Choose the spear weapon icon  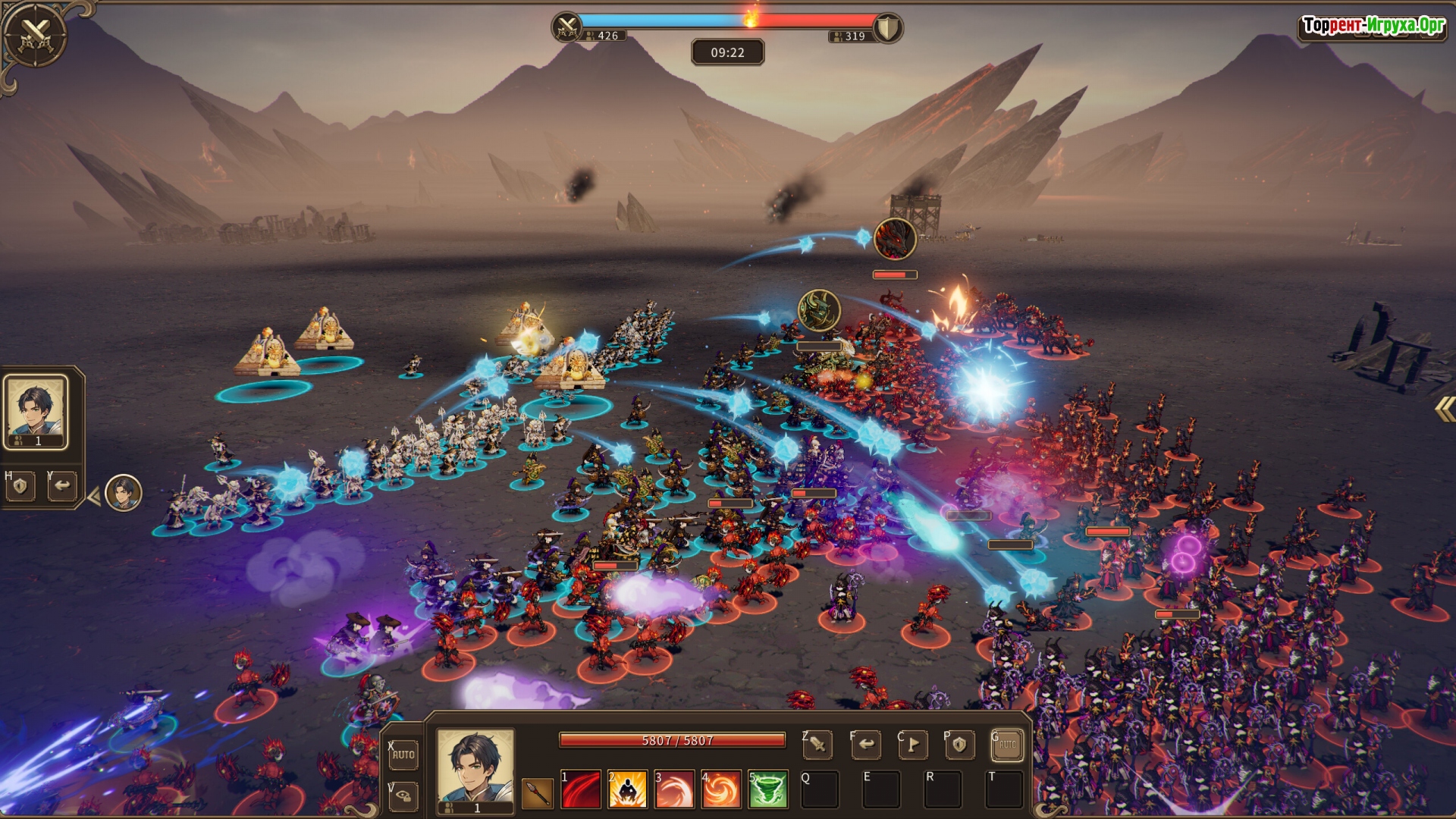pyautogui.click(x=537, y=792)
